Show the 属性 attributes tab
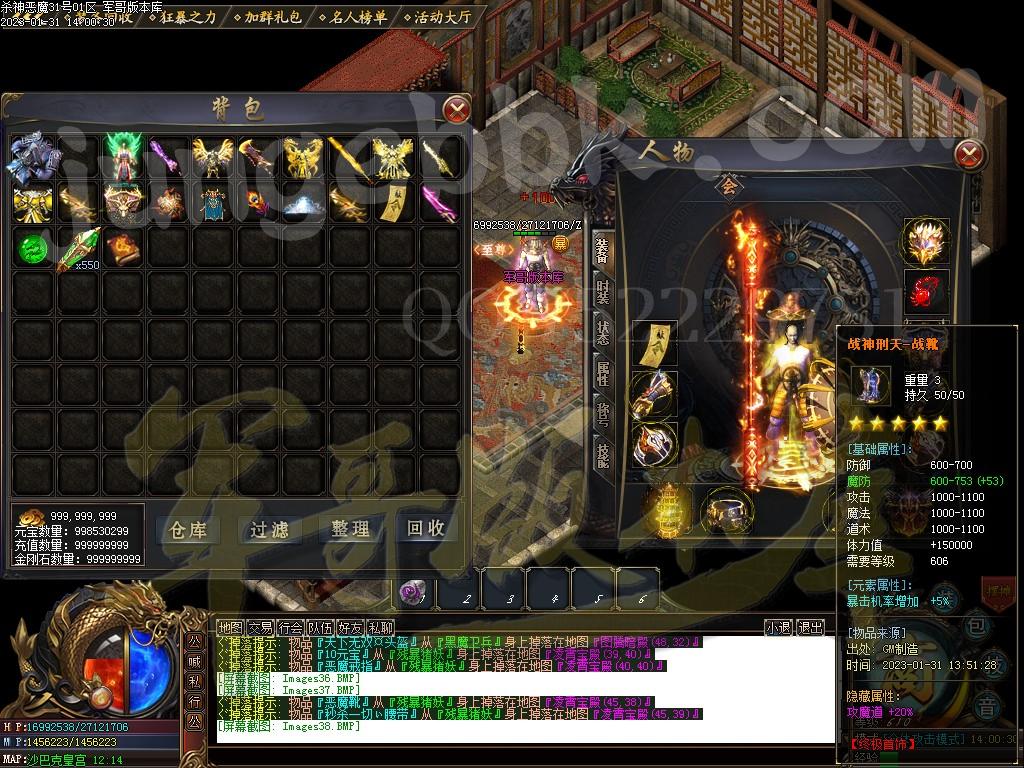Image resolution: width=1024 pixels, height=768 pixels. (x=602, y=374)
